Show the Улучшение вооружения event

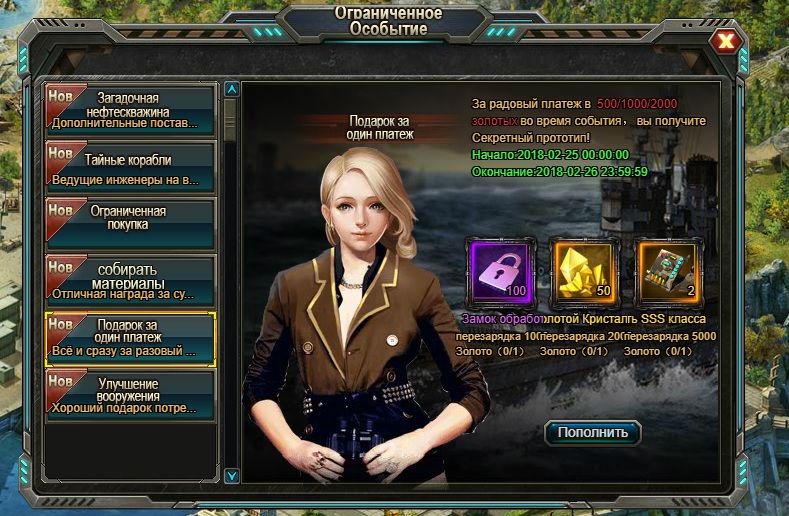130,395
